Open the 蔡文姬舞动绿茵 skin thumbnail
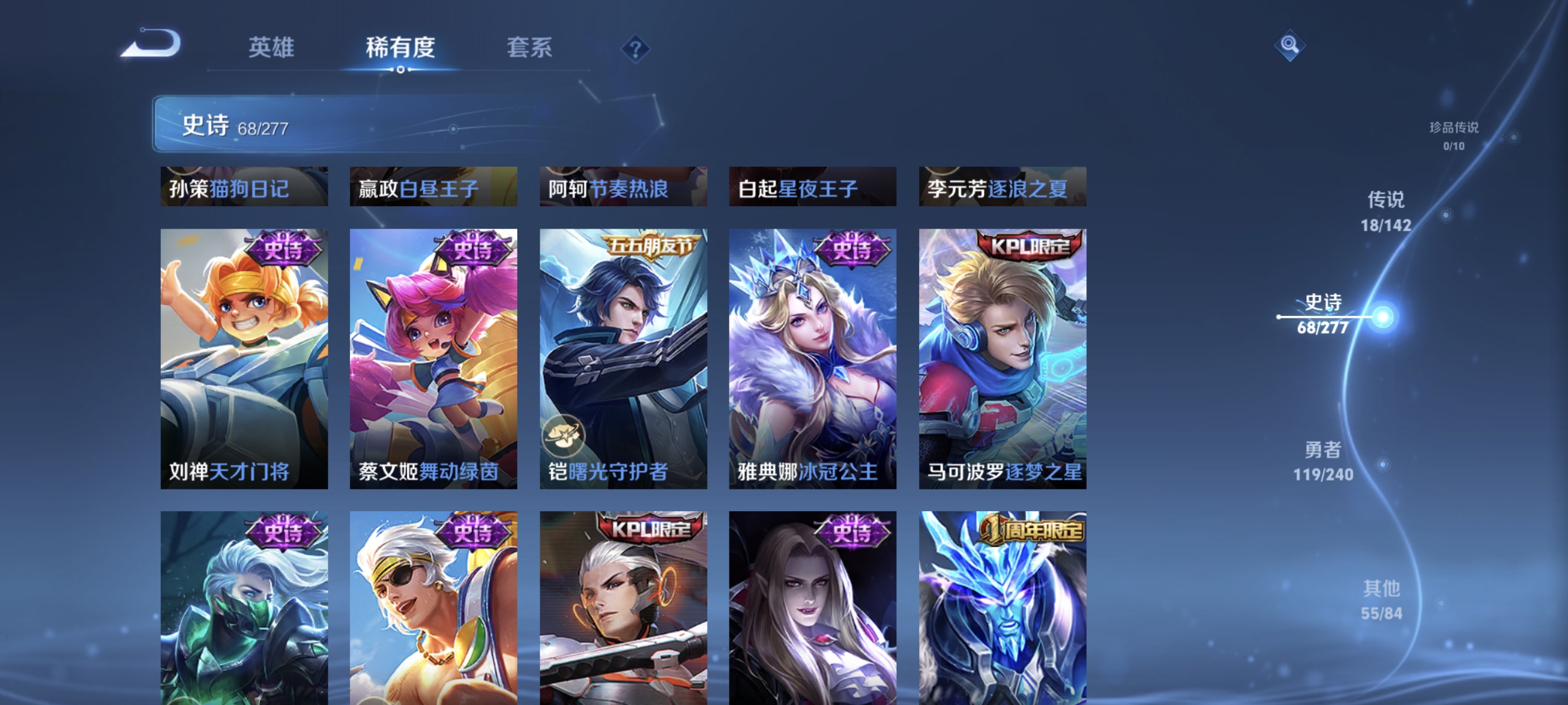Viewport: 1568px width, 705px height. point(433,357)
